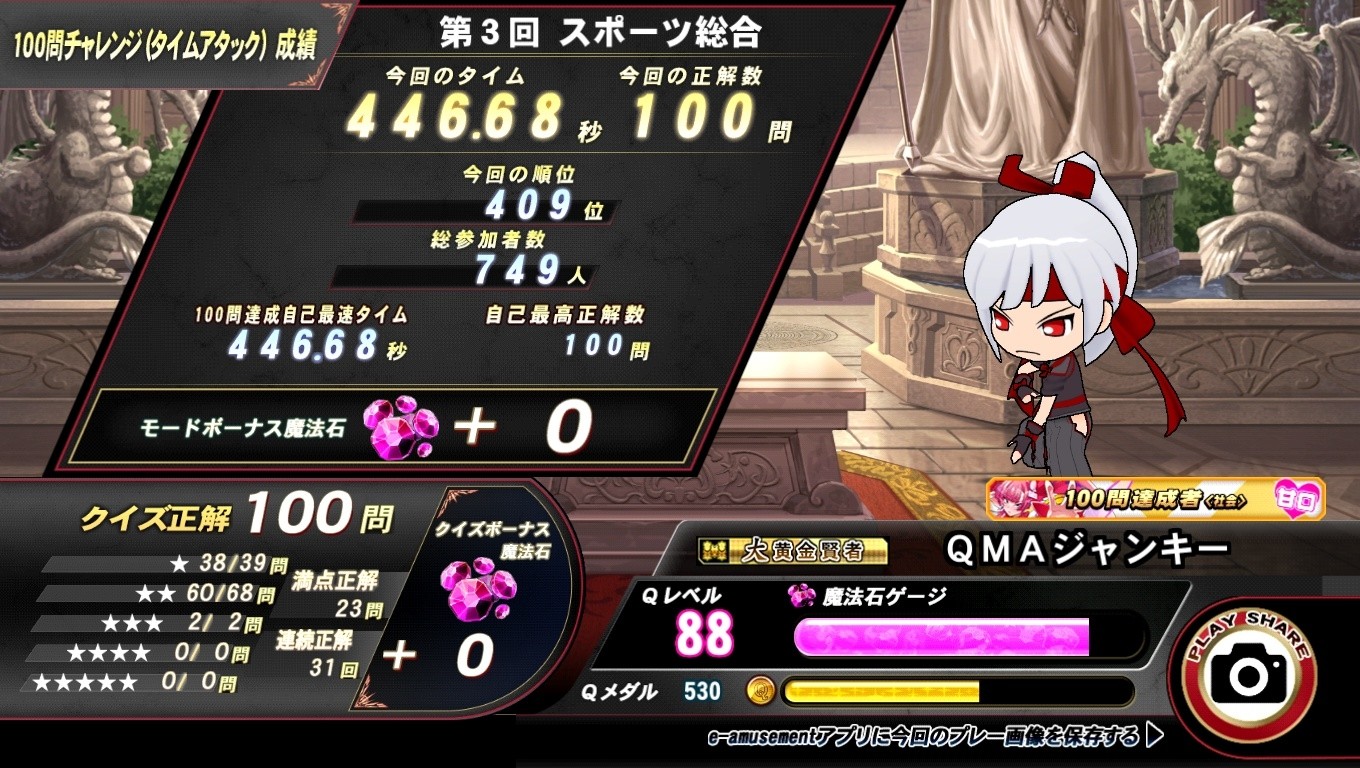The height and width of the screenshot is (768, 1360).
Task: Save play image to e-amusement app link
Action: pos(934,738)
